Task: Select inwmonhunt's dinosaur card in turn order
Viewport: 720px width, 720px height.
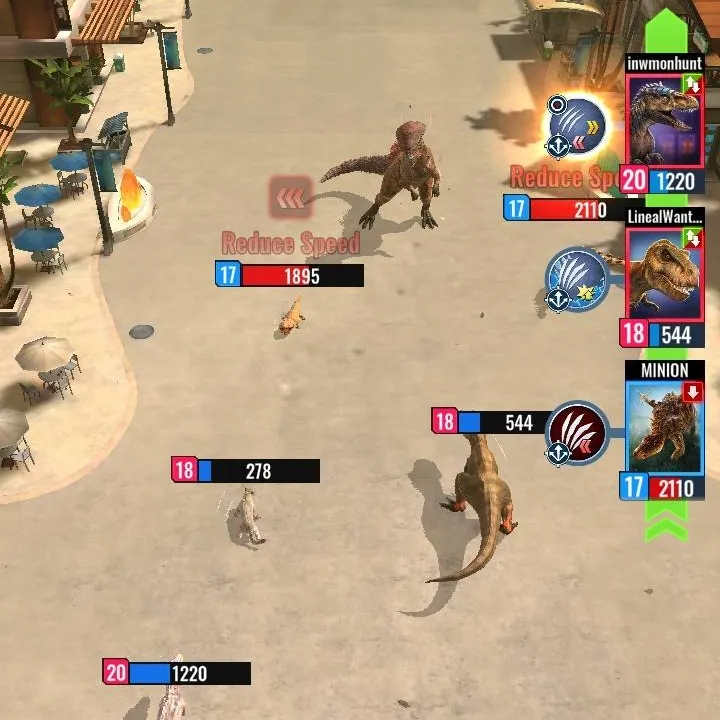Action: click(664, 121)
